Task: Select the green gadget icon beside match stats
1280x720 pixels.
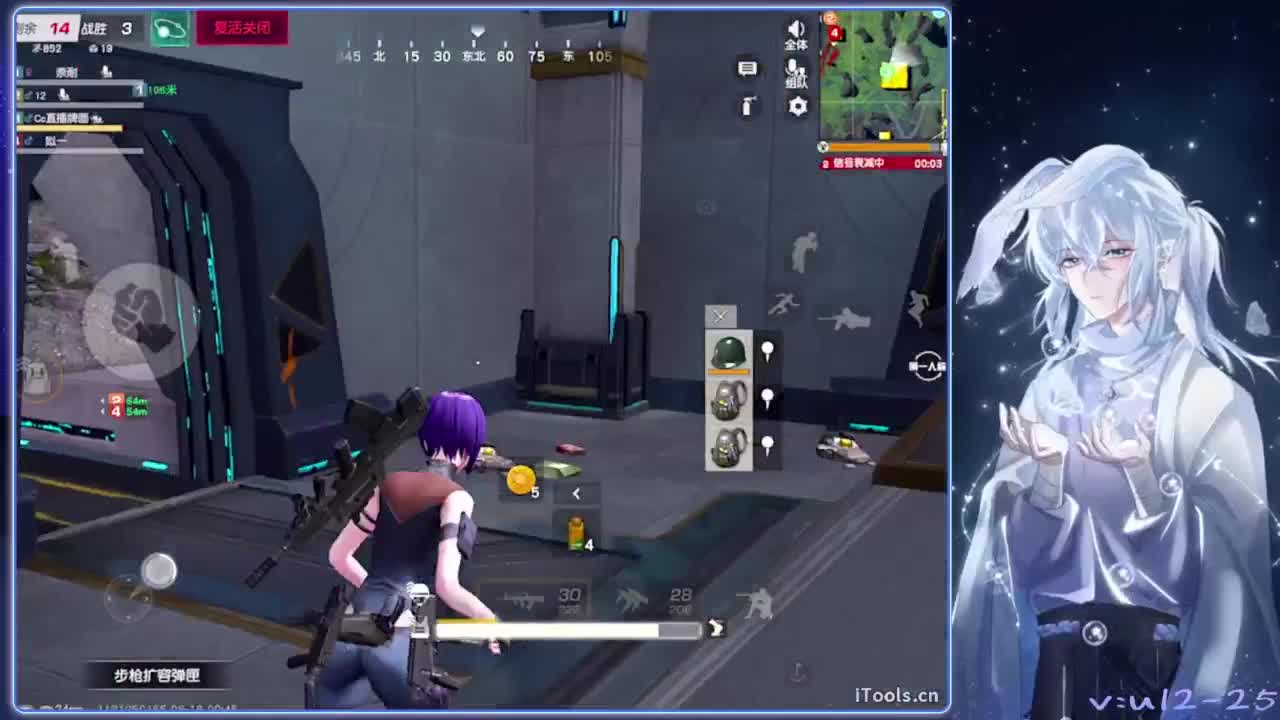Action: coord(169,29)
